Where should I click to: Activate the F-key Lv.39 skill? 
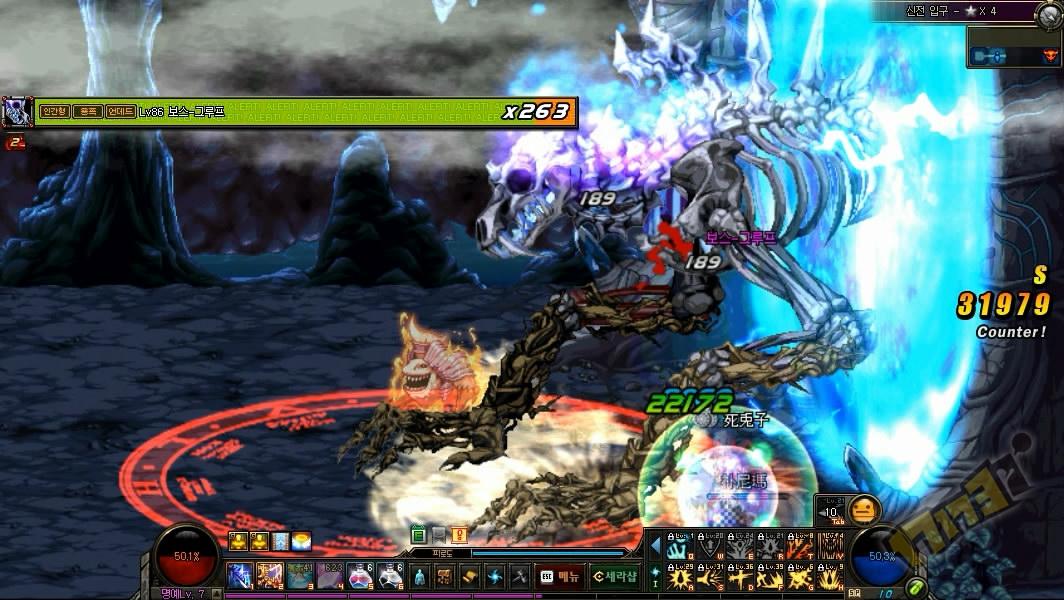(770, 577)
